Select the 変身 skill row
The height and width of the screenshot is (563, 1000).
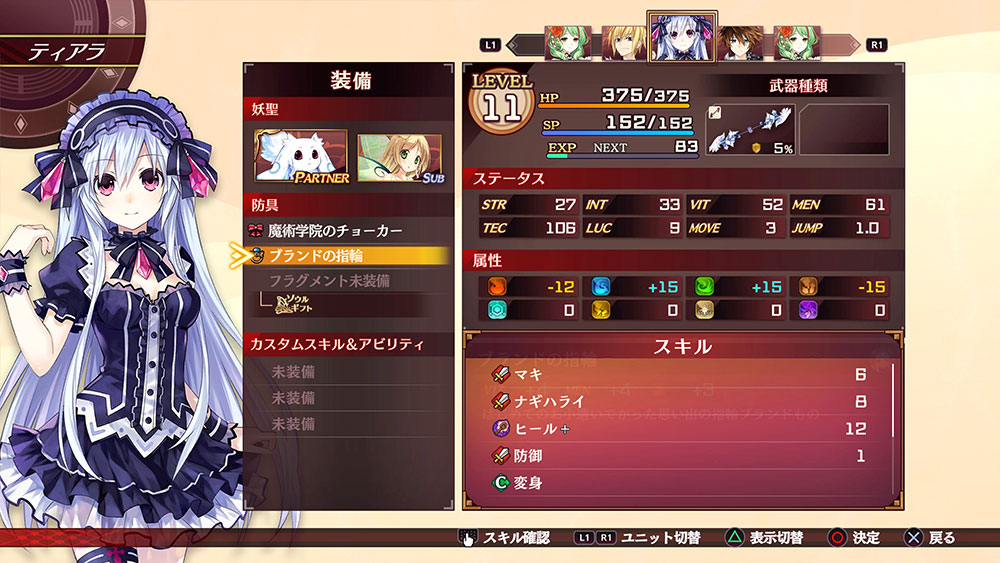click(680, 483)
